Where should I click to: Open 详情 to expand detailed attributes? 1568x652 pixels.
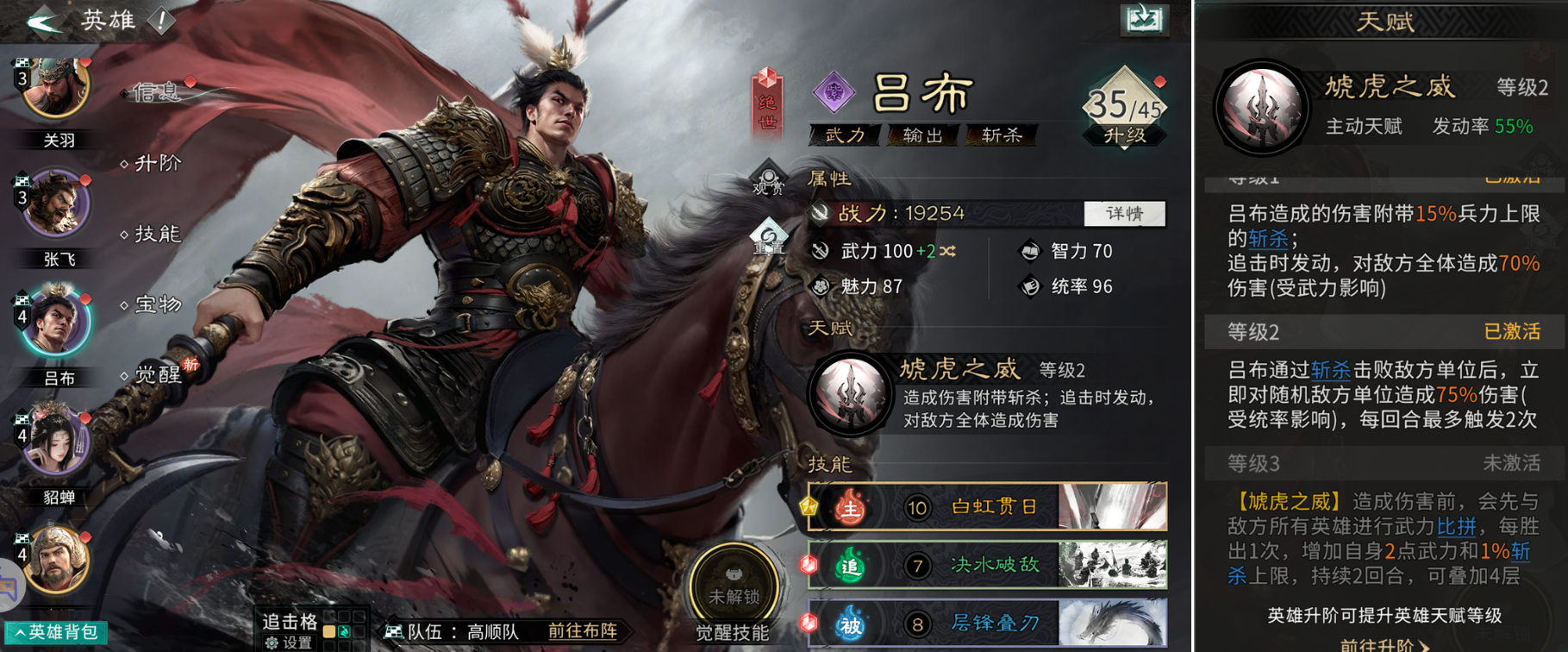[1123, 213]
